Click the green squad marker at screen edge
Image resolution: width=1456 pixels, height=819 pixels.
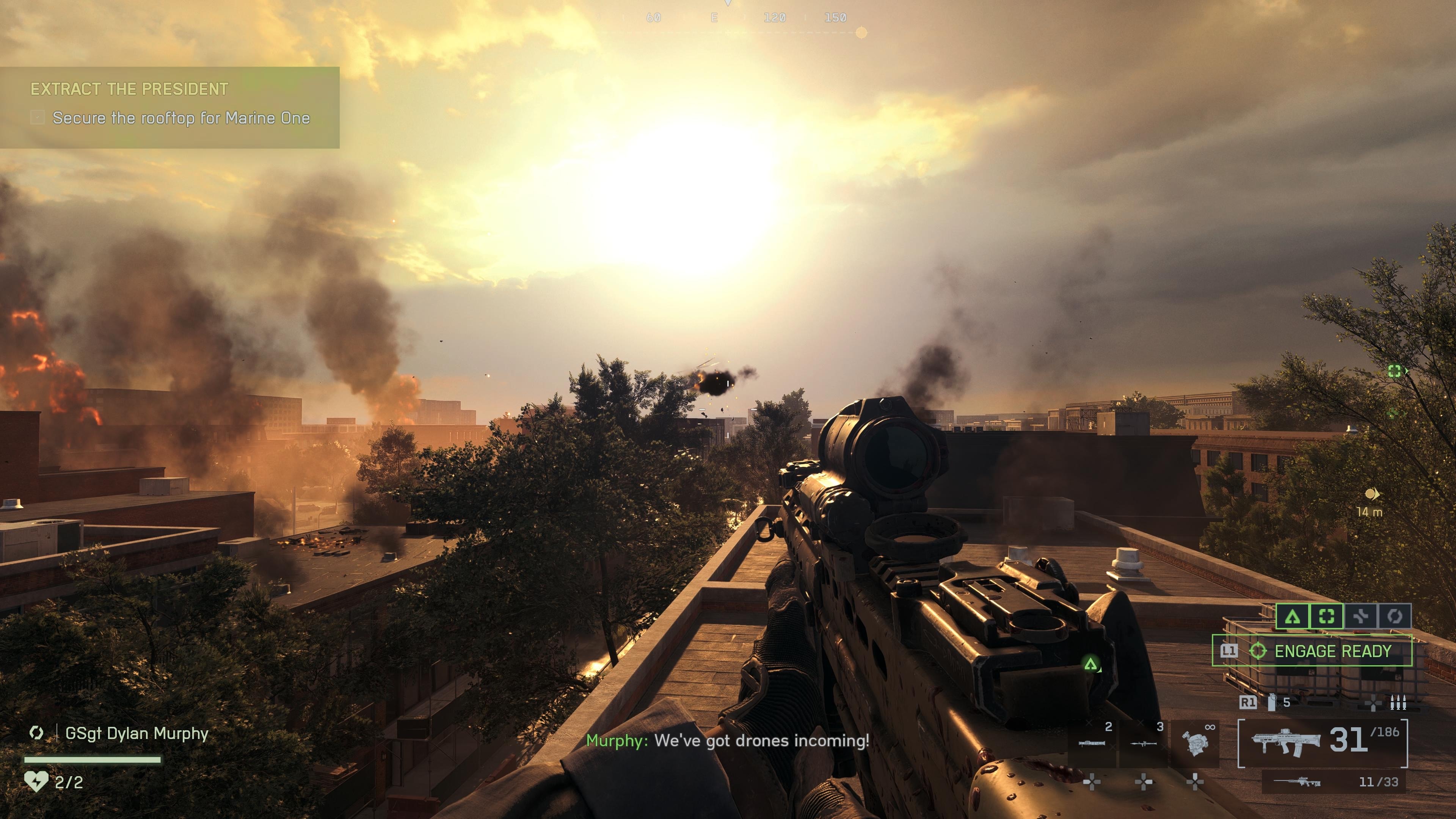1395,371
